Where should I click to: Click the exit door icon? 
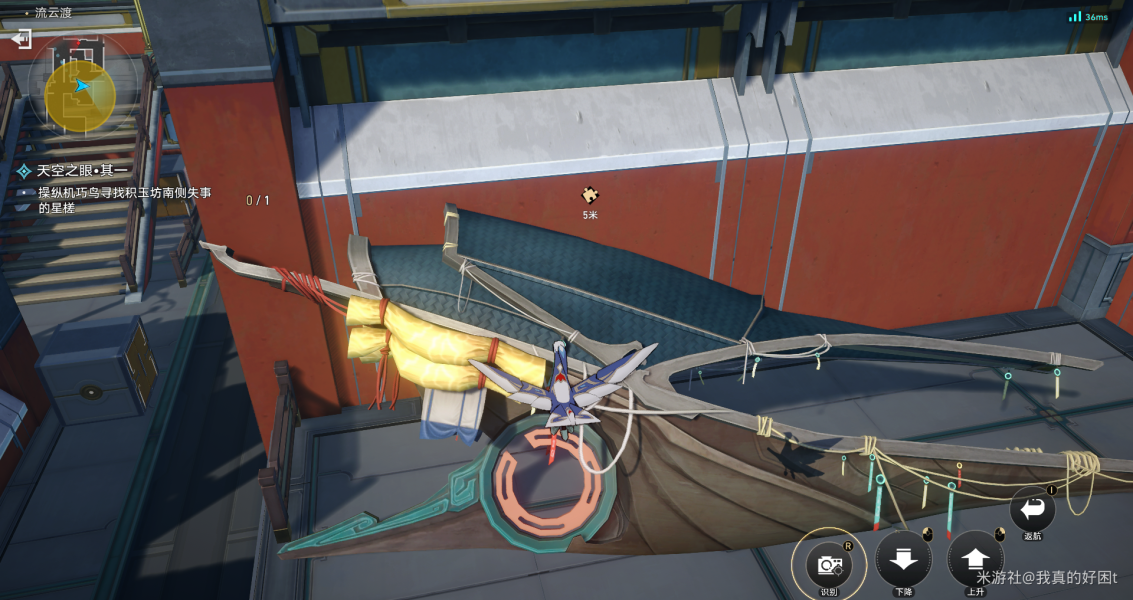point(21,39)
